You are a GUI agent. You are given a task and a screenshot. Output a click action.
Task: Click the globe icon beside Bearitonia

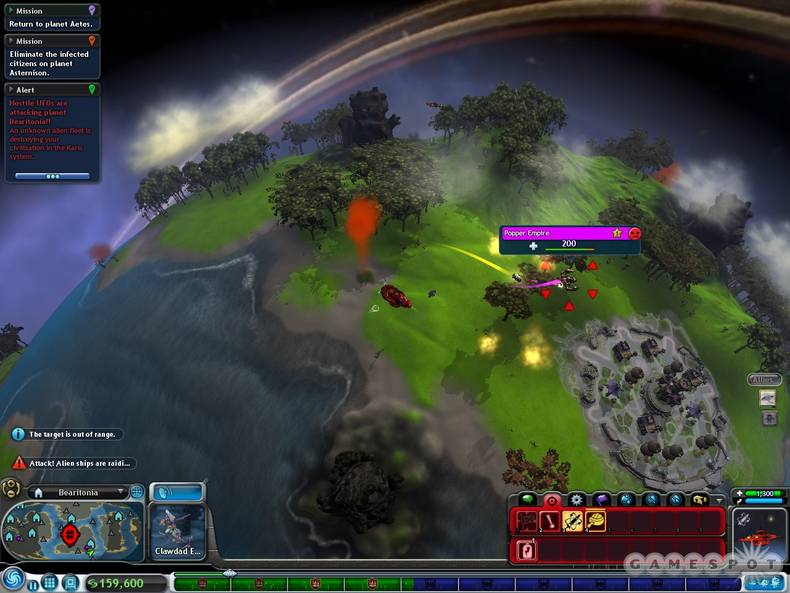pyautogui.click(x=137, y=492)
